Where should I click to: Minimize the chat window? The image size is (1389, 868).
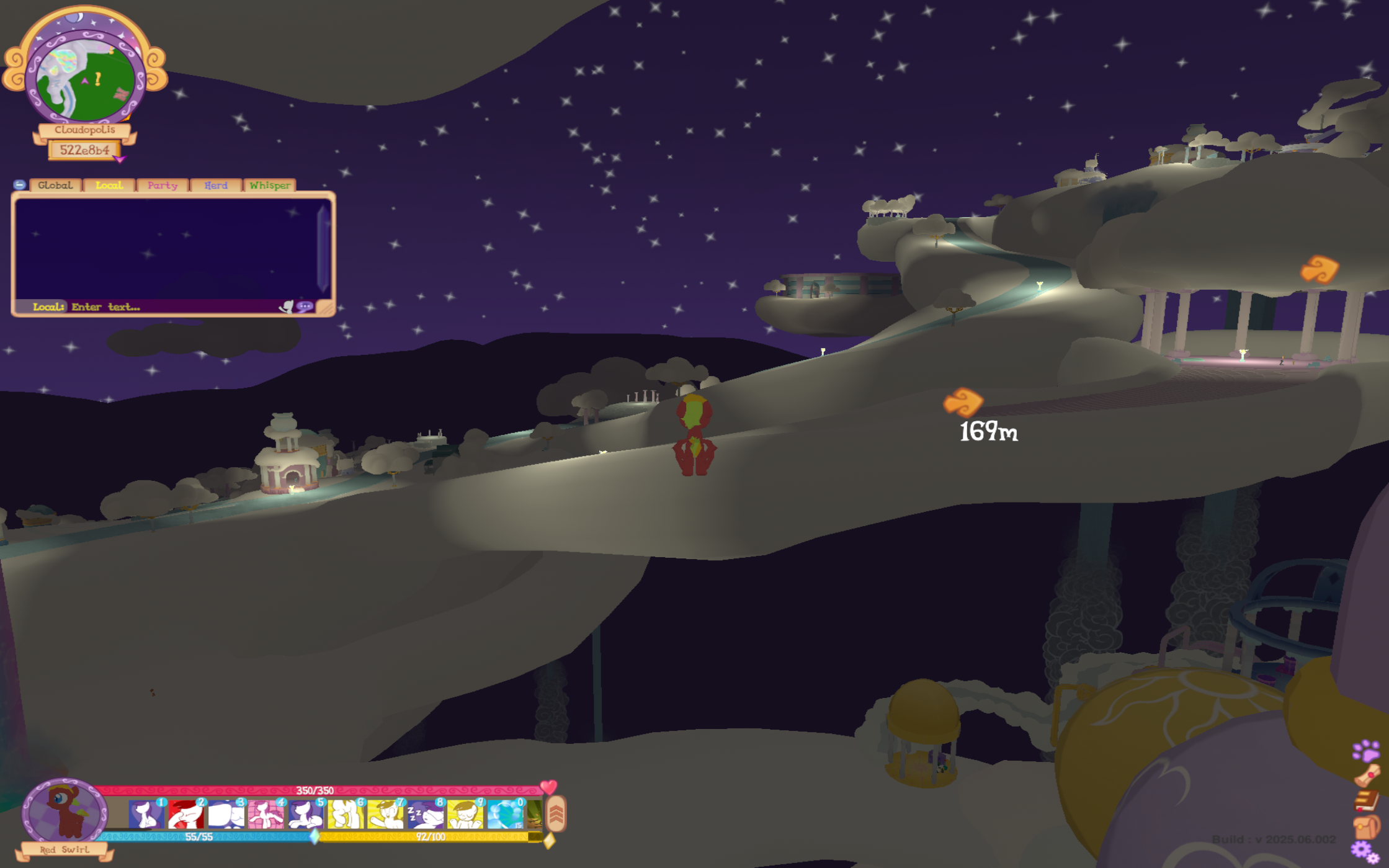19,185
